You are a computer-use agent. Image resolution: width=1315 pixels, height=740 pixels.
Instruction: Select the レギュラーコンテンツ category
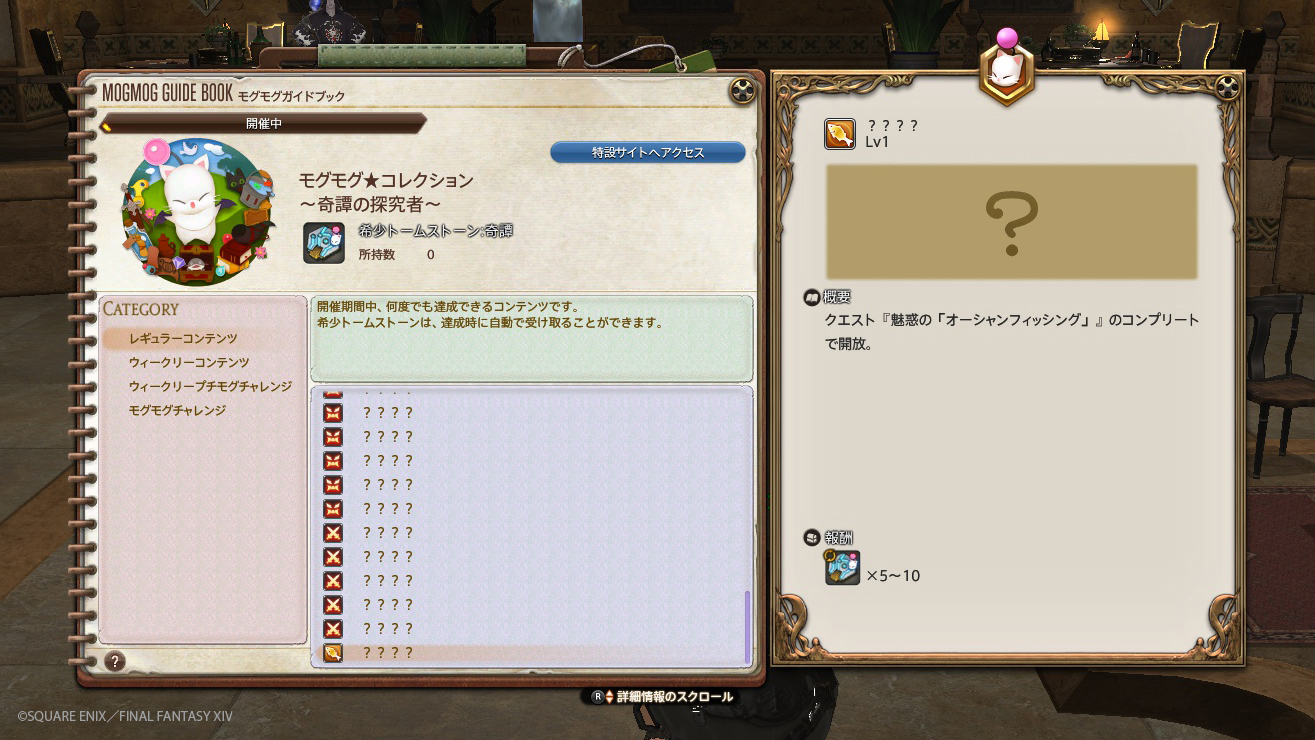click(x=183, y=339)
